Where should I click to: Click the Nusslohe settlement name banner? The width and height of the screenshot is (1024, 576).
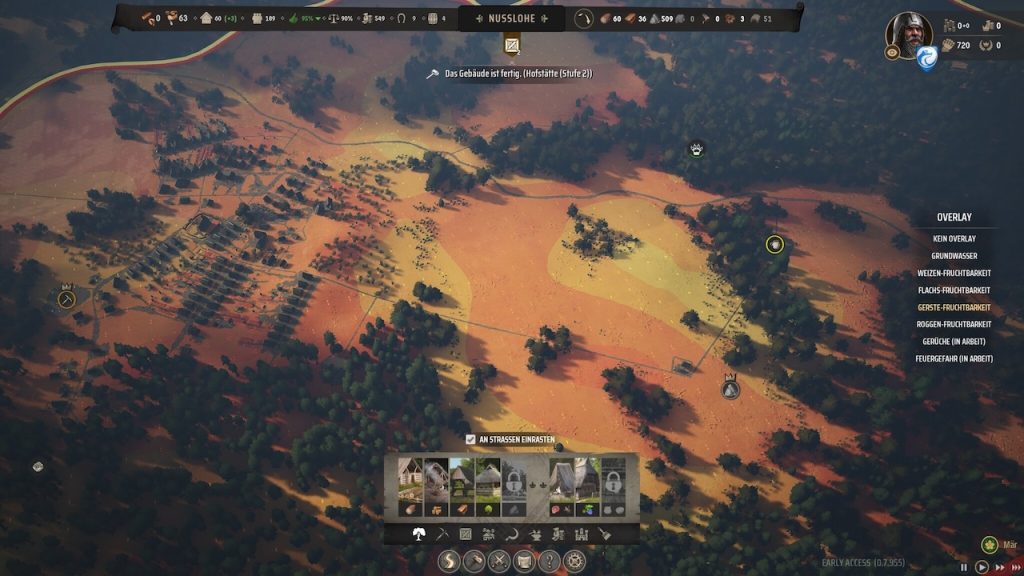pyautogui.click(x=511, y=18)
